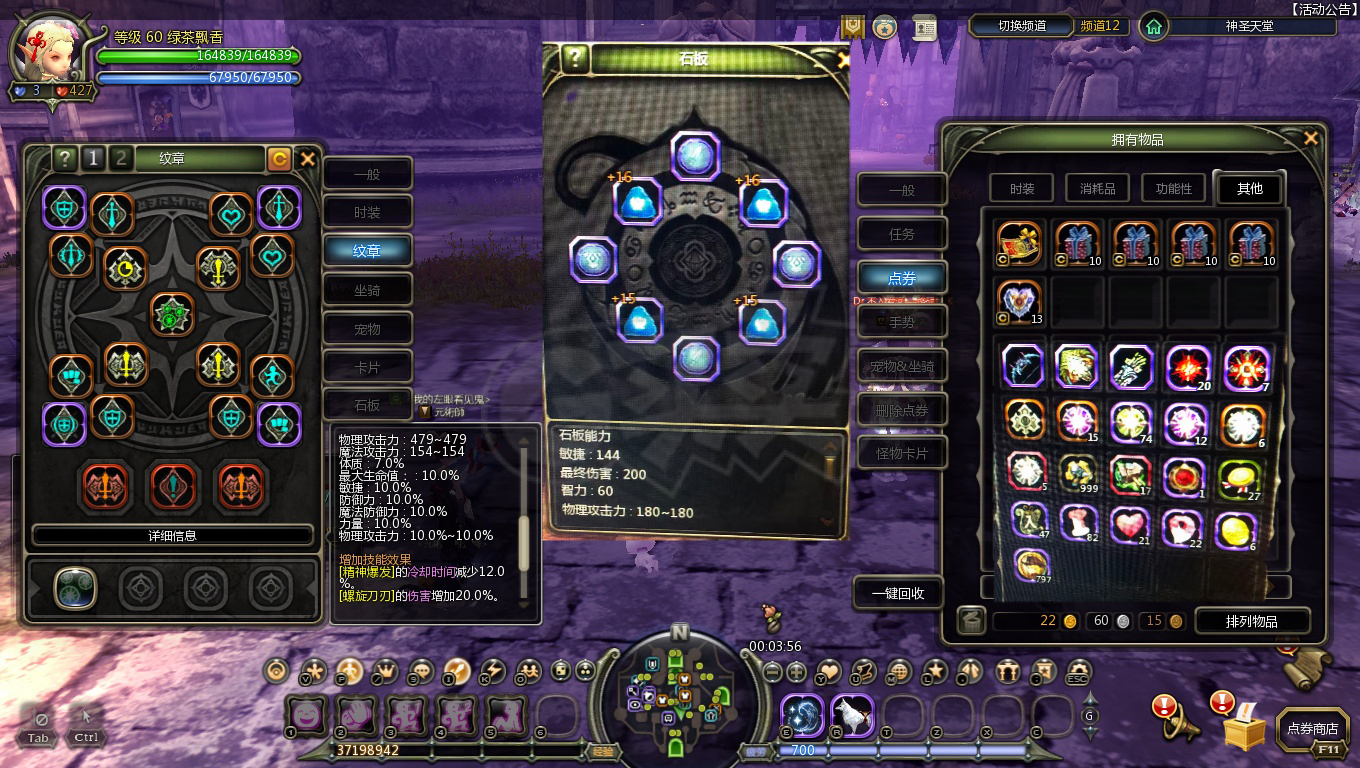This screenshot has width=1360, height=768.
Task: Click the +16 upper-left blue stone slot
Action: (x=637, y=202)
